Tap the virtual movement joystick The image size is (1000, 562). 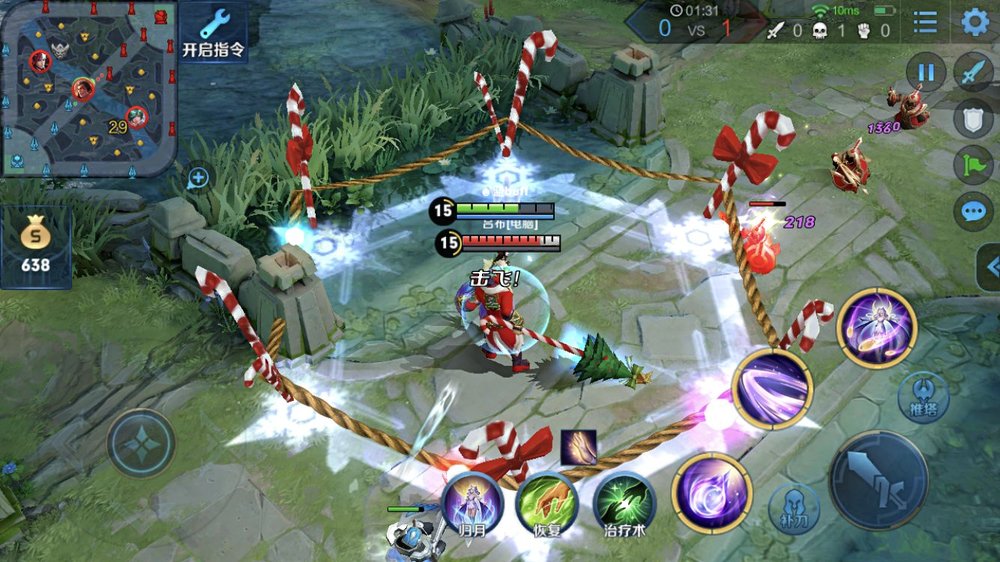point(141,443)
